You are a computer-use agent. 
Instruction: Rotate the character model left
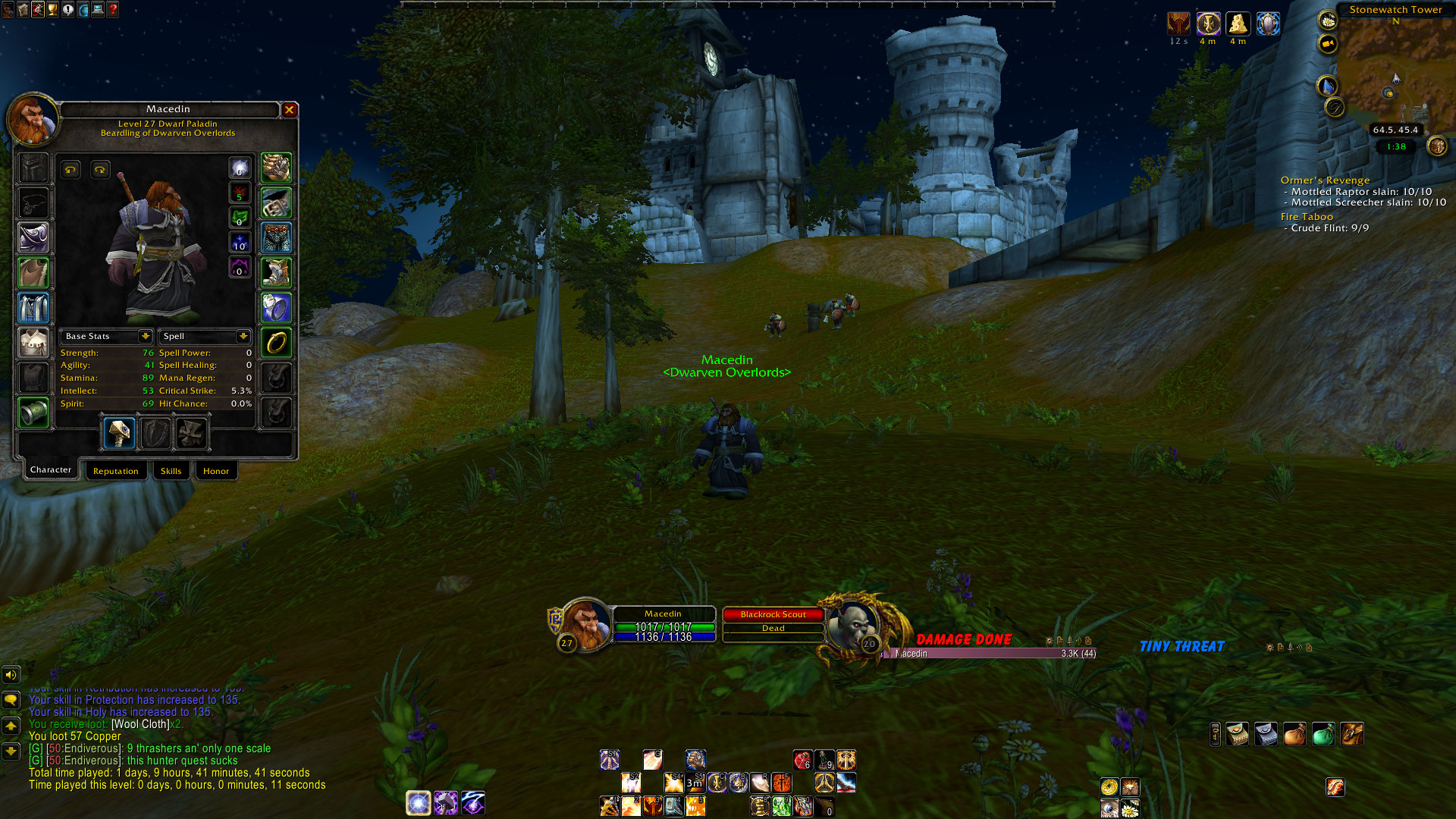(71, 170)
